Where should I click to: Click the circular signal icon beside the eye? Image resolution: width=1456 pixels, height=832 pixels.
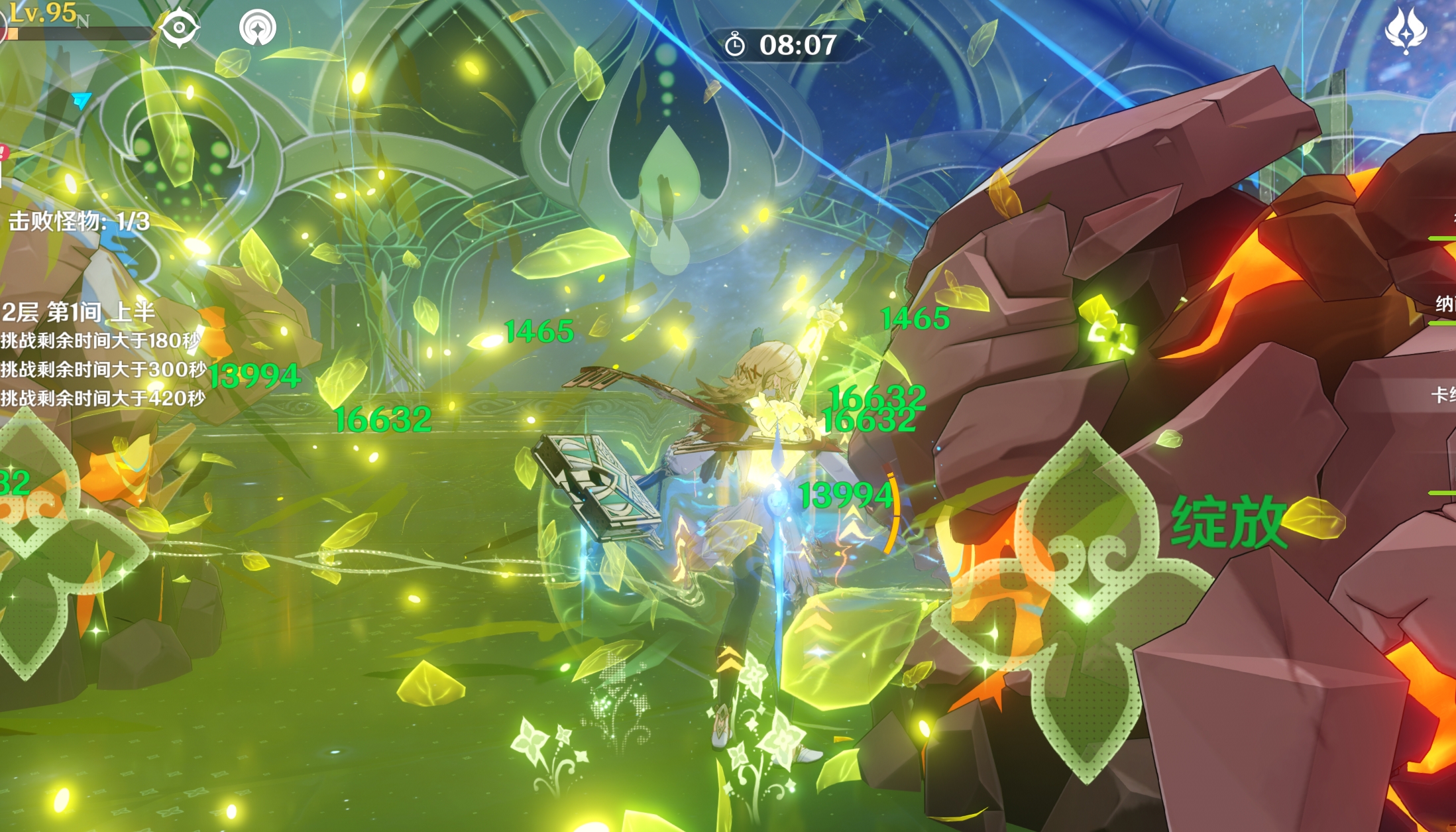pos(257,28)
